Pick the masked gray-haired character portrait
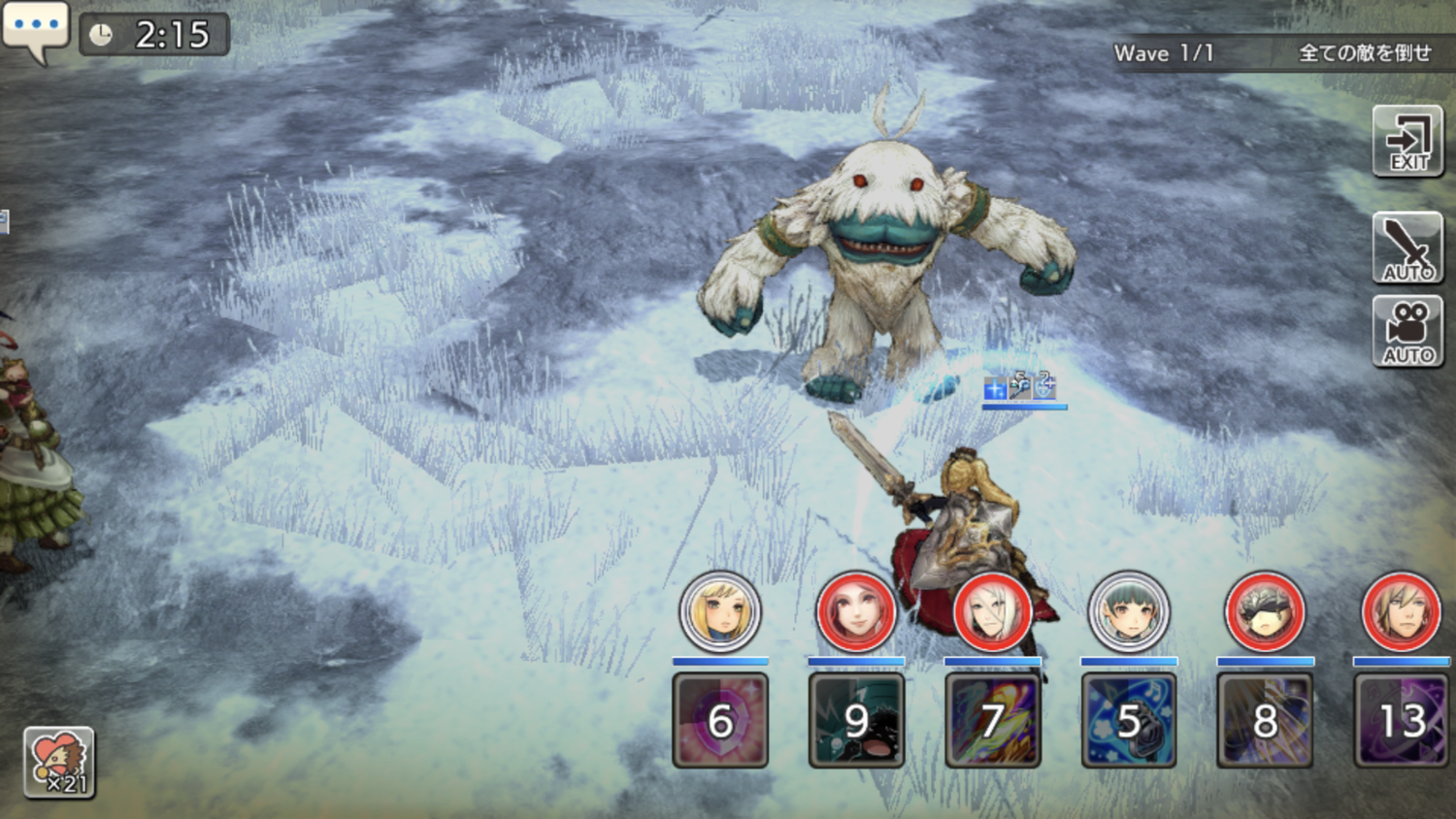 (x=1265, y=611)
